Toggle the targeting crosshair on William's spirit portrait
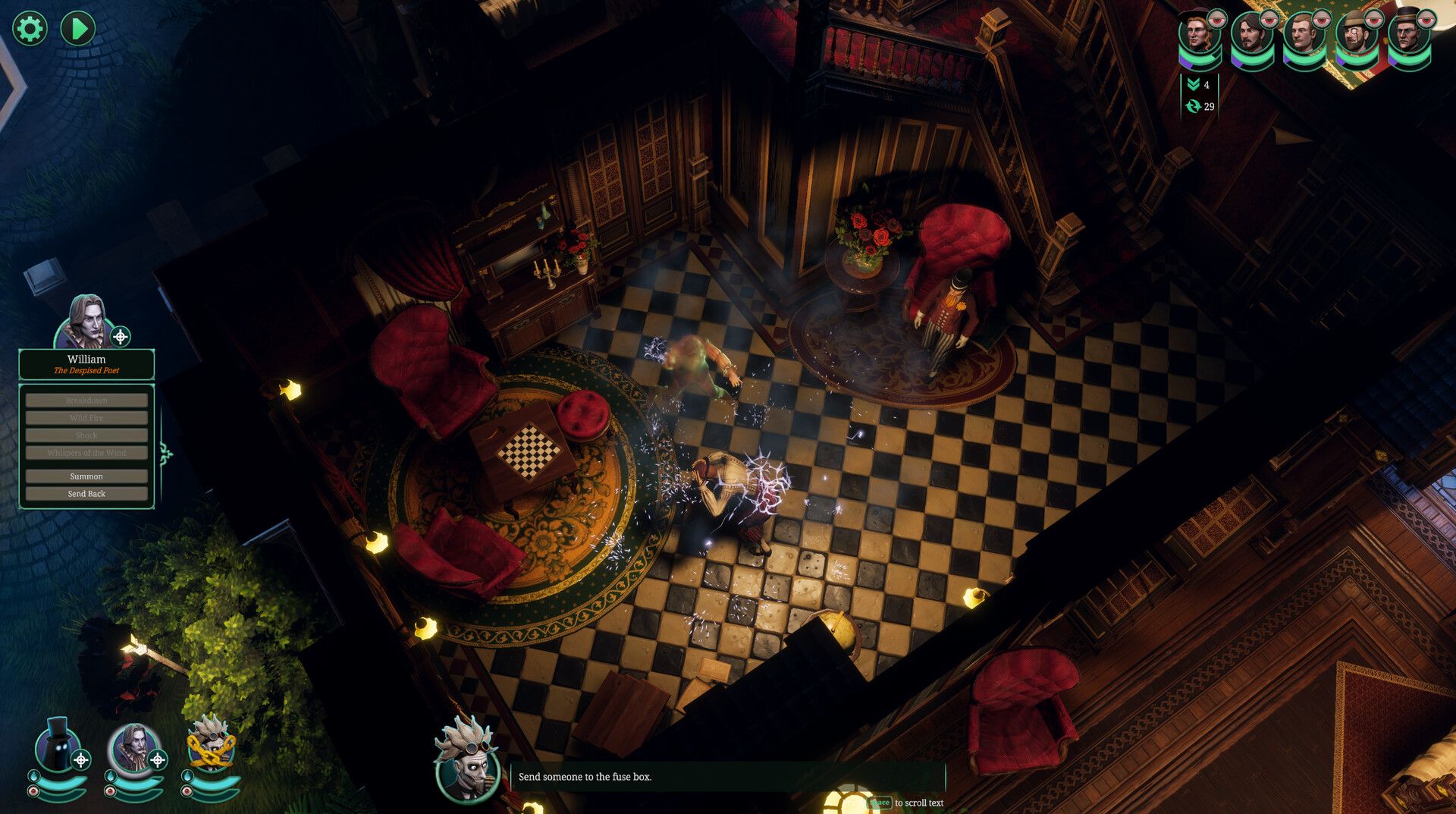Screen dimensions: 1456x814 (158, 760)
